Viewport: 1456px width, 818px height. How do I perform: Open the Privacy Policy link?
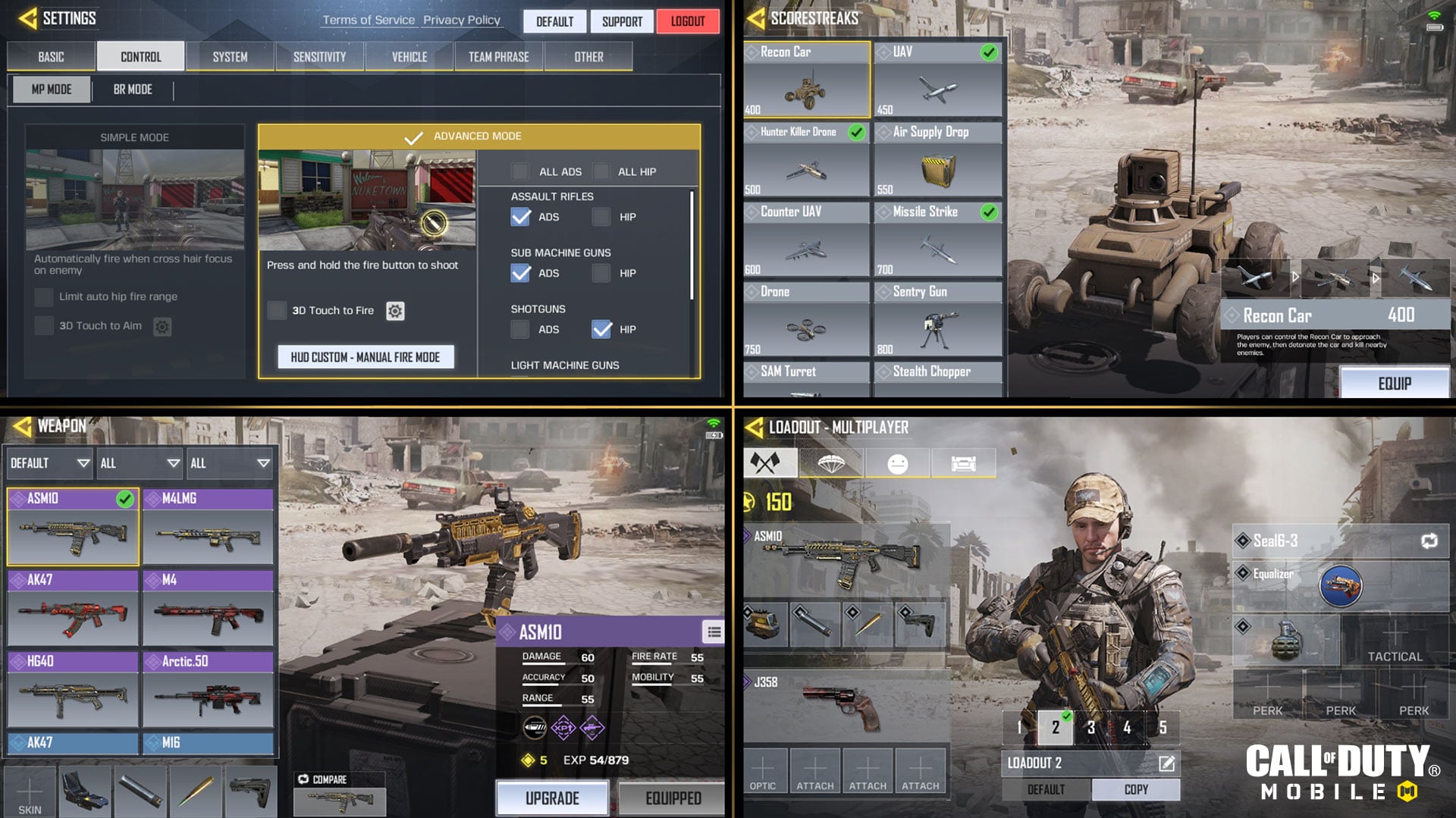click(462, 20)
